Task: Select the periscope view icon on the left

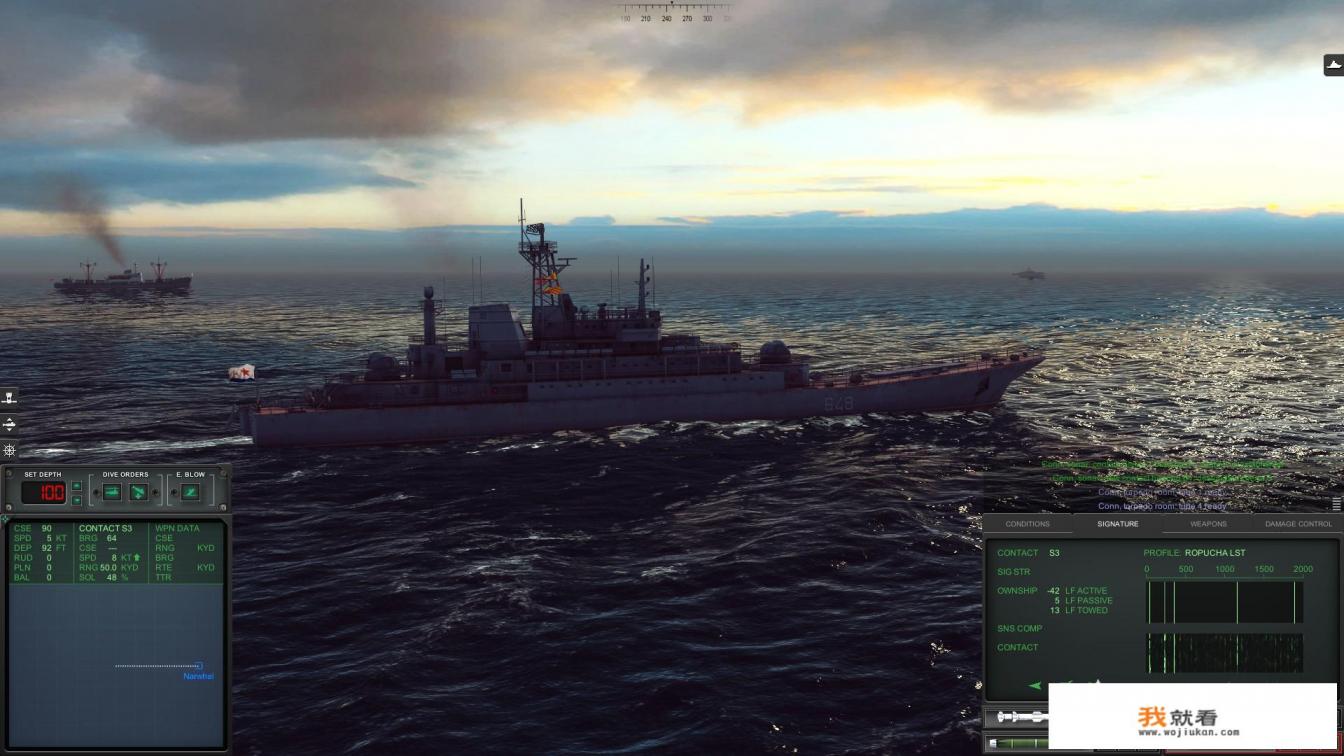Action: tap(8, 396)
